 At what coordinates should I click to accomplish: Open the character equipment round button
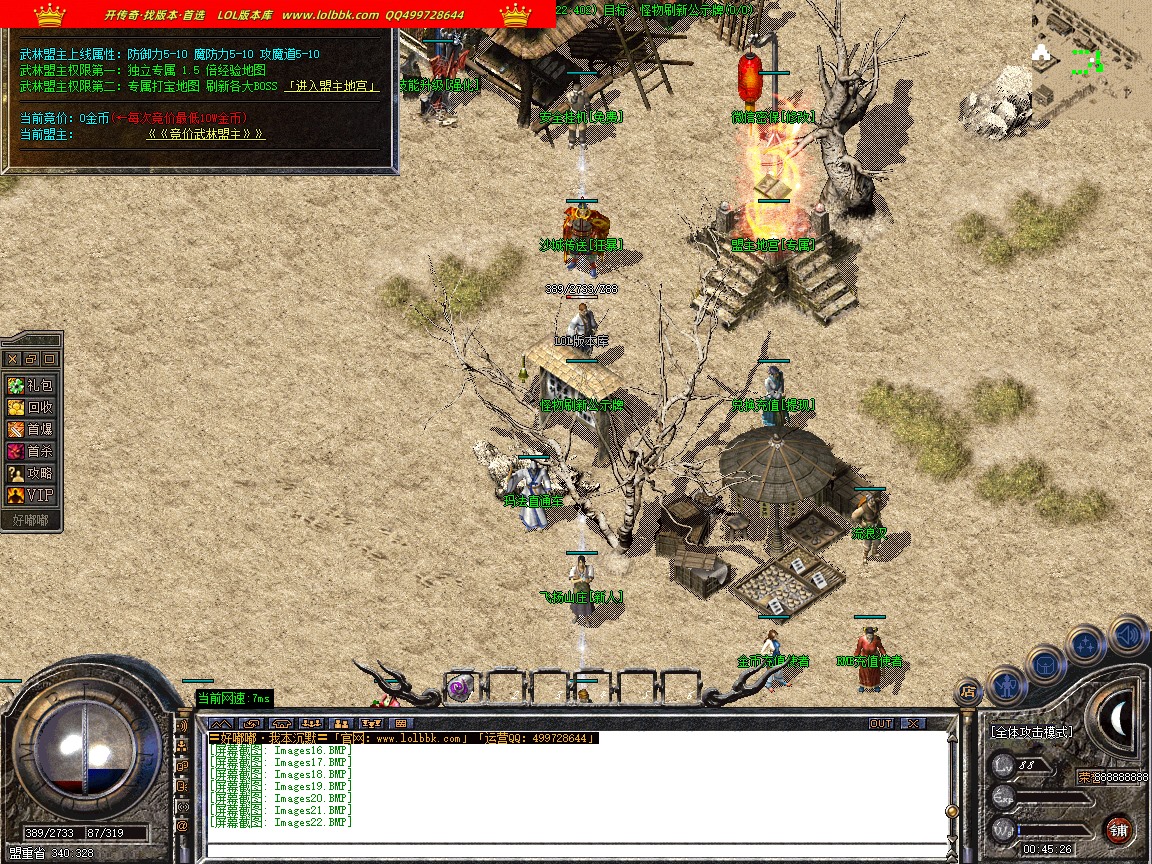tap(1006, 687)
